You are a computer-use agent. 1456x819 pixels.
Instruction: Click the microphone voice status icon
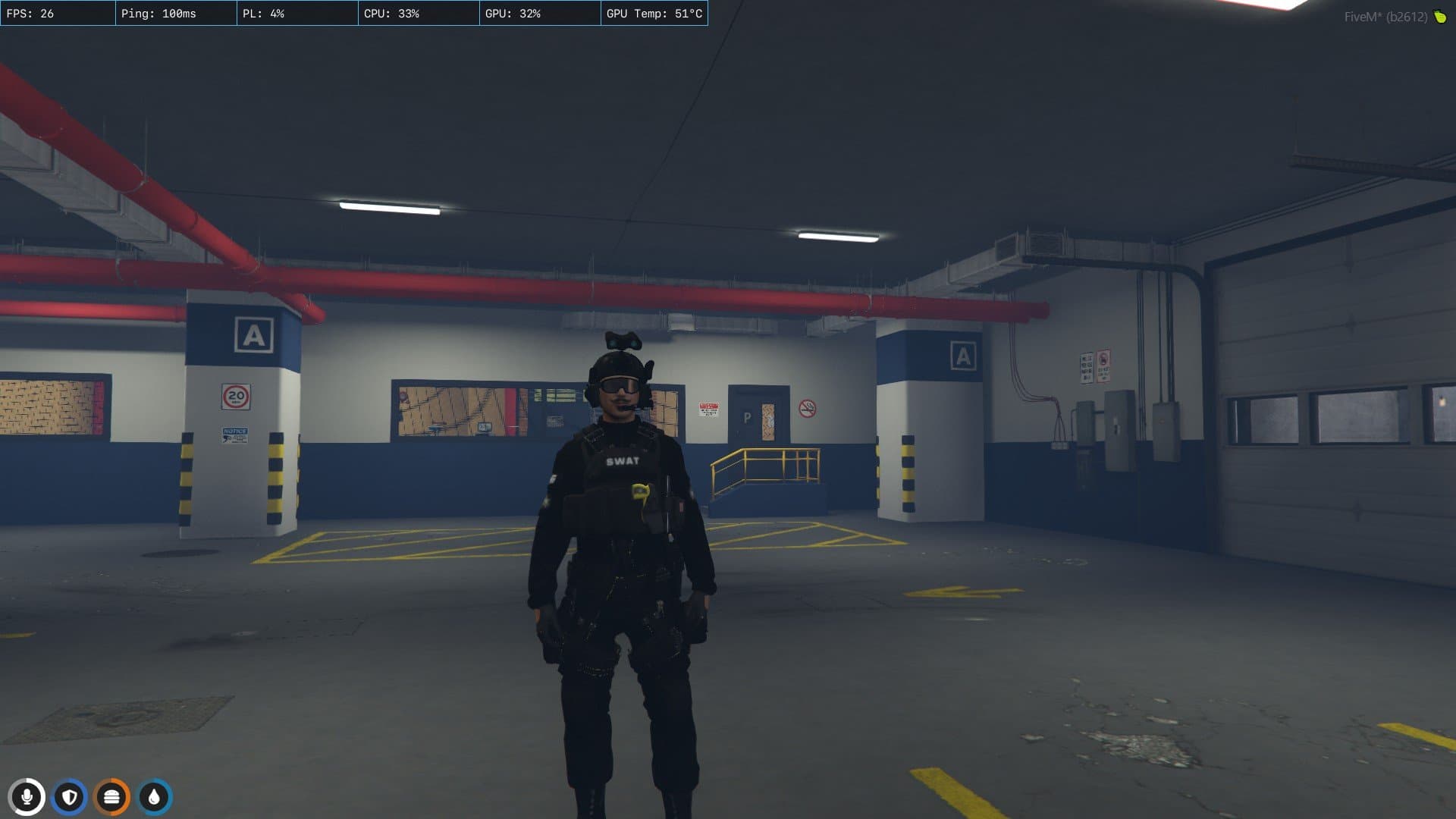(x=27, y=797)
